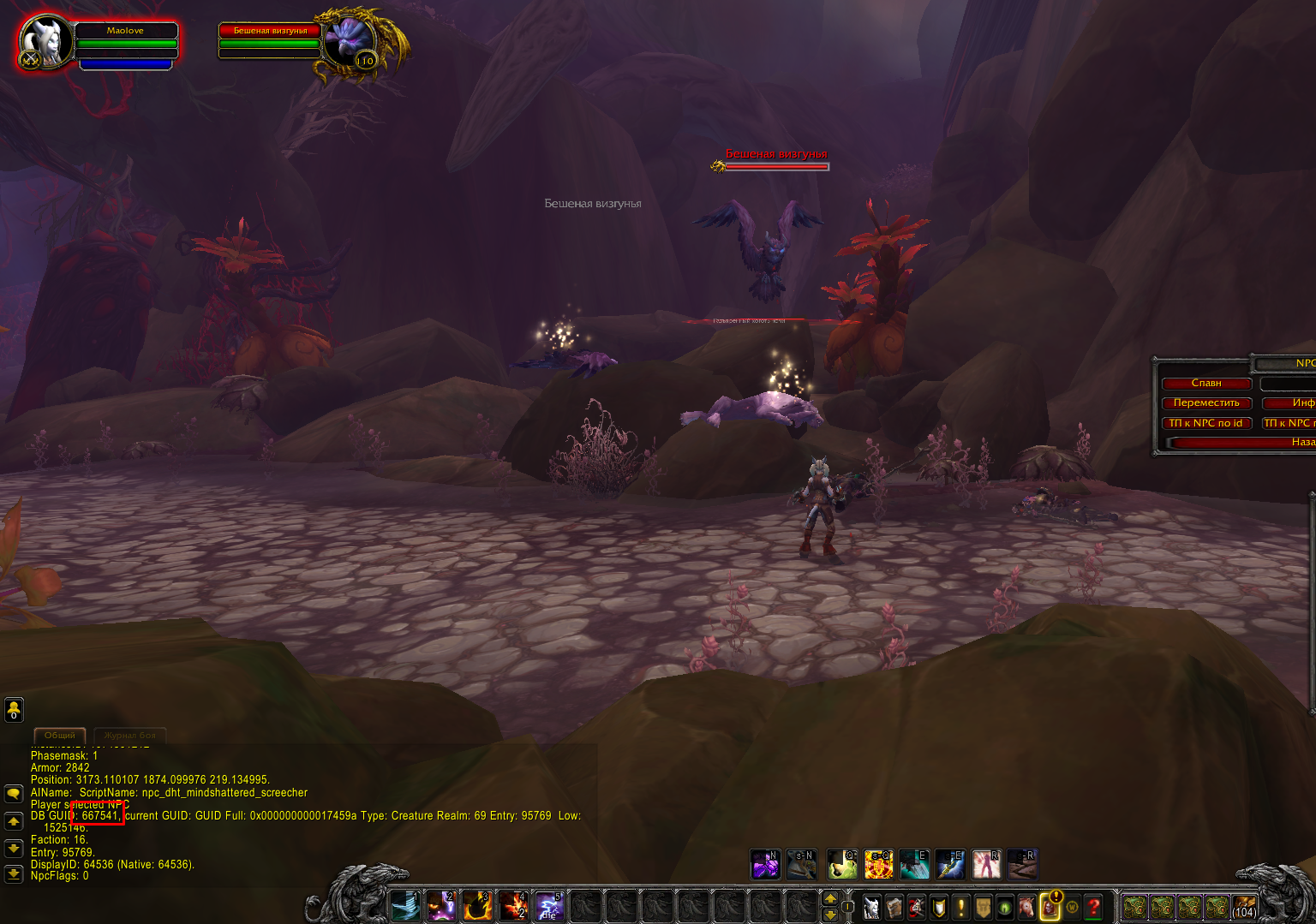Screen dimensions: 1316x924
Task: Activate the flame ability in slot 3
Action: click(x=477, y=906)
